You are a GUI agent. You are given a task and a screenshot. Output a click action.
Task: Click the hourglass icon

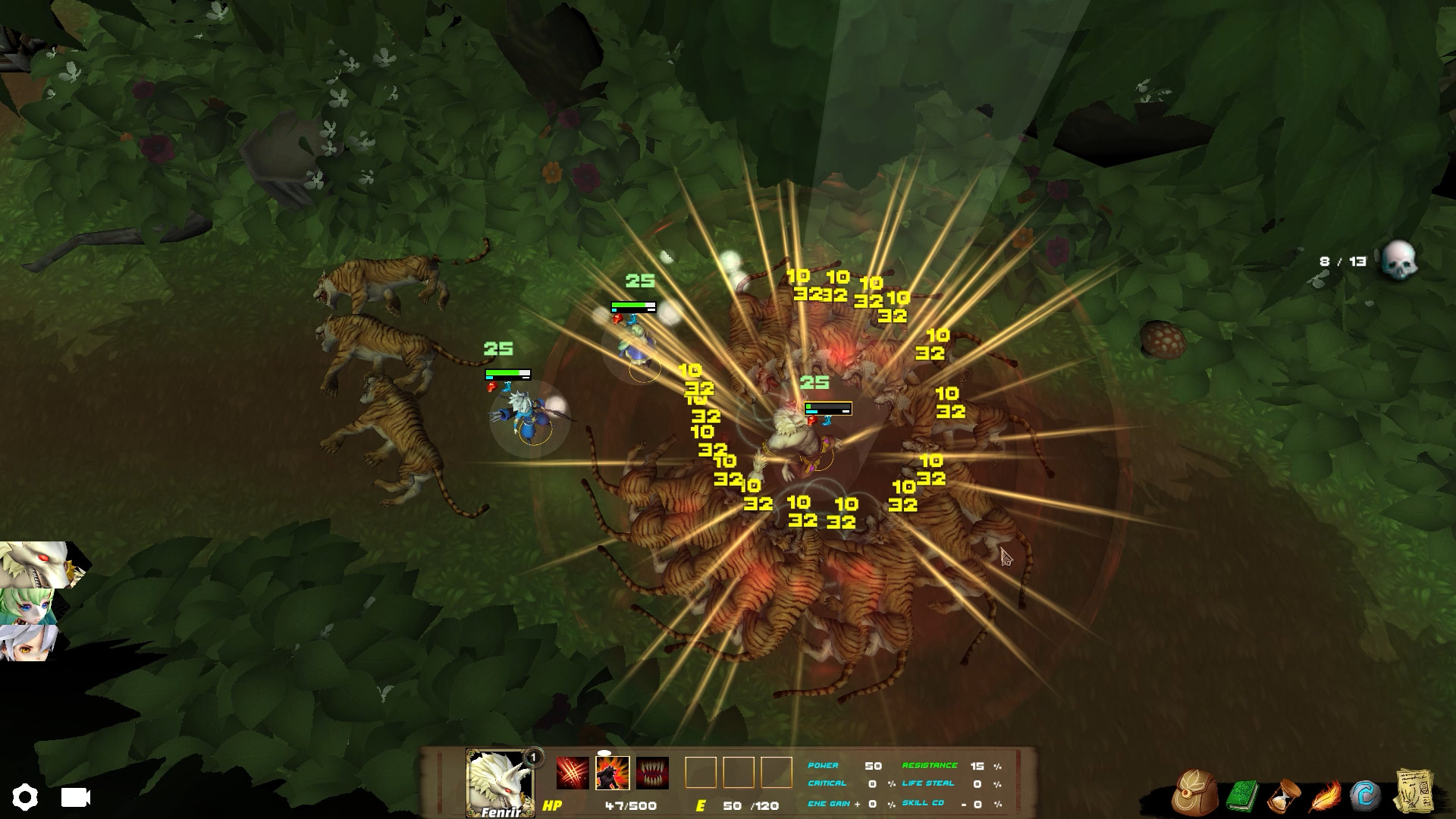click(1284, 795)
